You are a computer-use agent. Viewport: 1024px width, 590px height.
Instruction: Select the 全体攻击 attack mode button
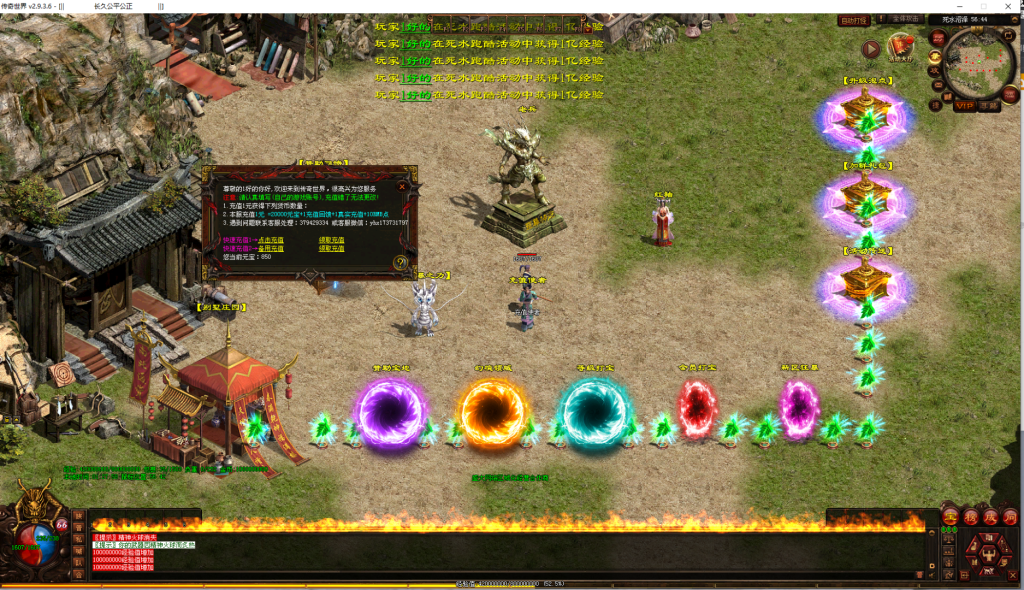904,20
